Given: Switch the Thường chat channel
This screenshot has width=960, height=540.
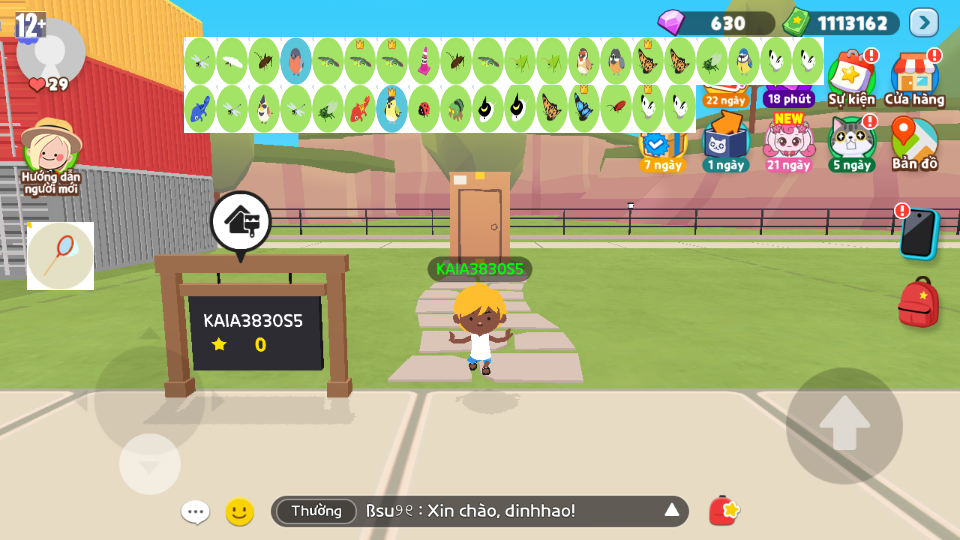Looking at the screenshot, I should [x=316, y=511].
